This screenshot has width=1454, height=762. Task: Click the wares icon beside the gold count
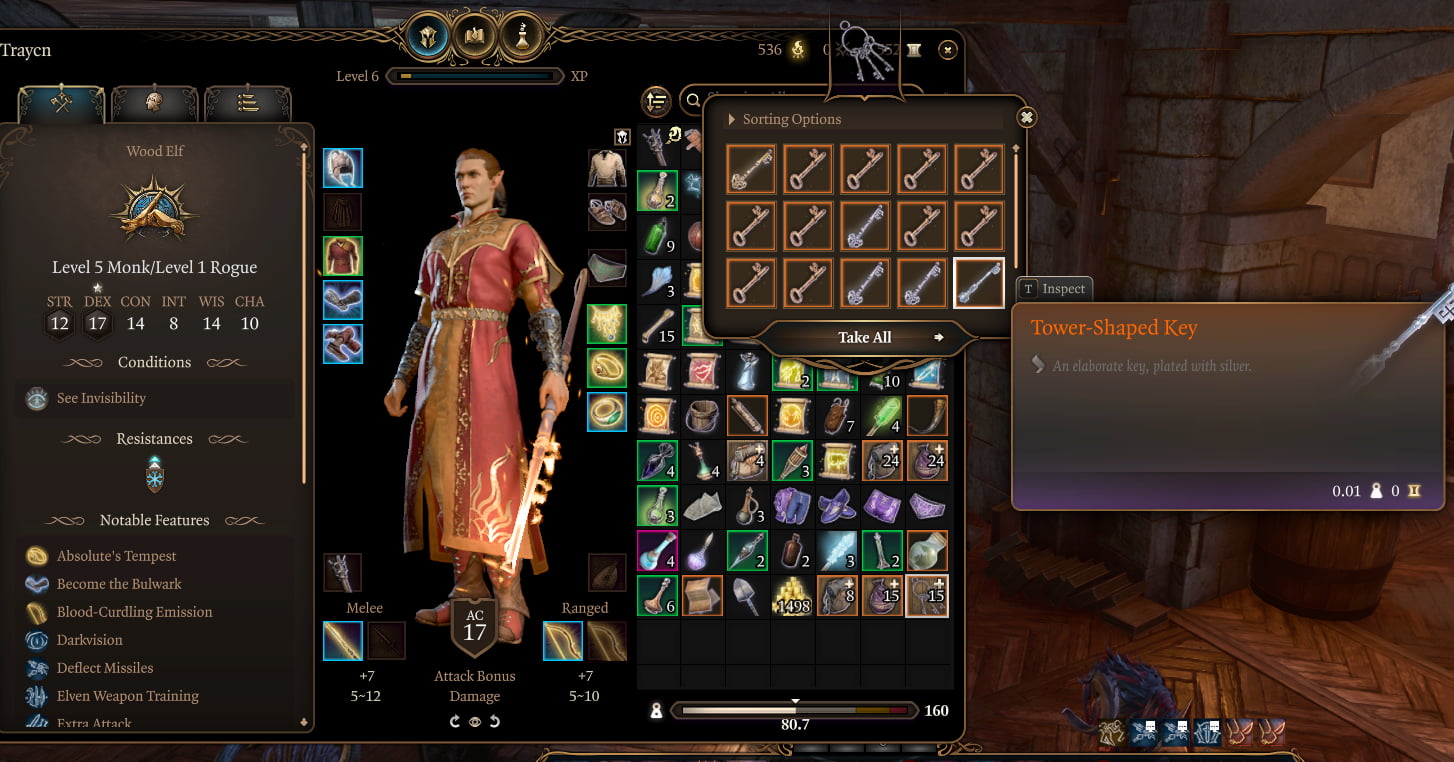(x=914, y=49)
